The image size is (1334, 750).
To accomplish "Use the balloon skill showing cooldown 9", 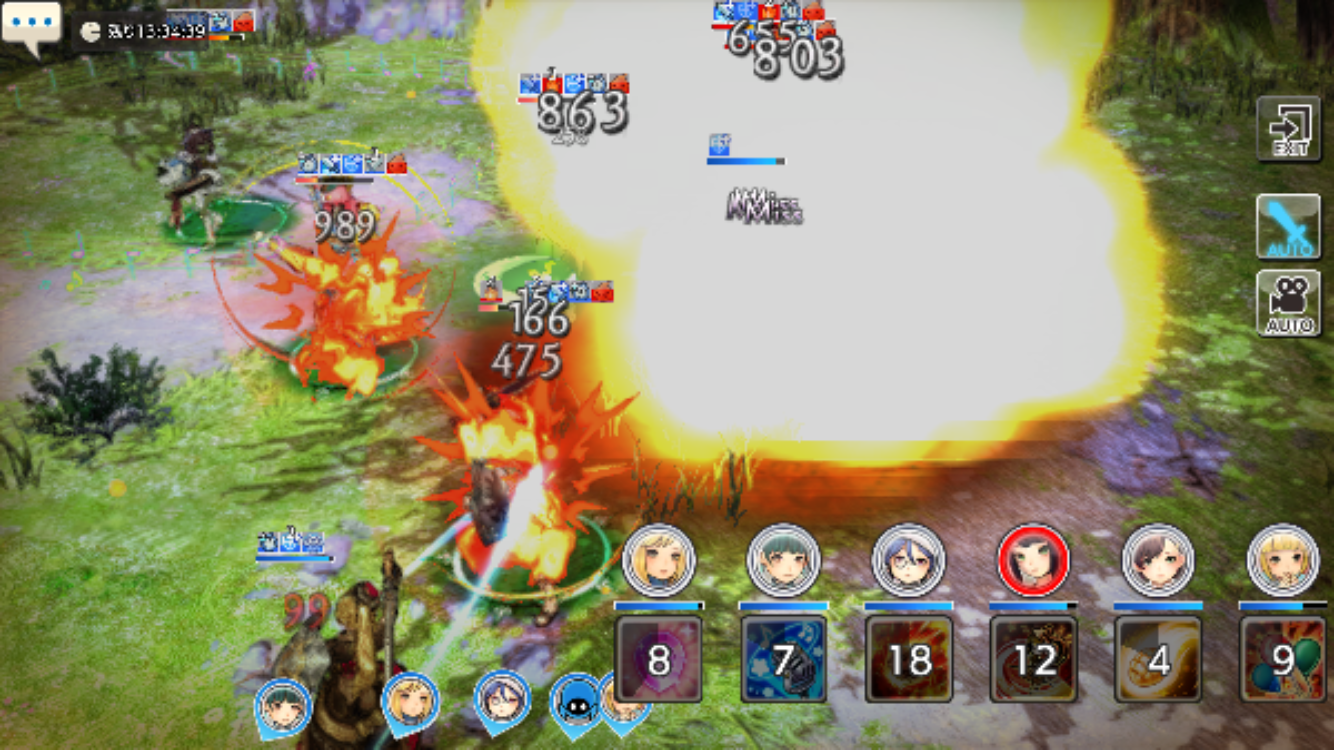I will pos(1282,659).
